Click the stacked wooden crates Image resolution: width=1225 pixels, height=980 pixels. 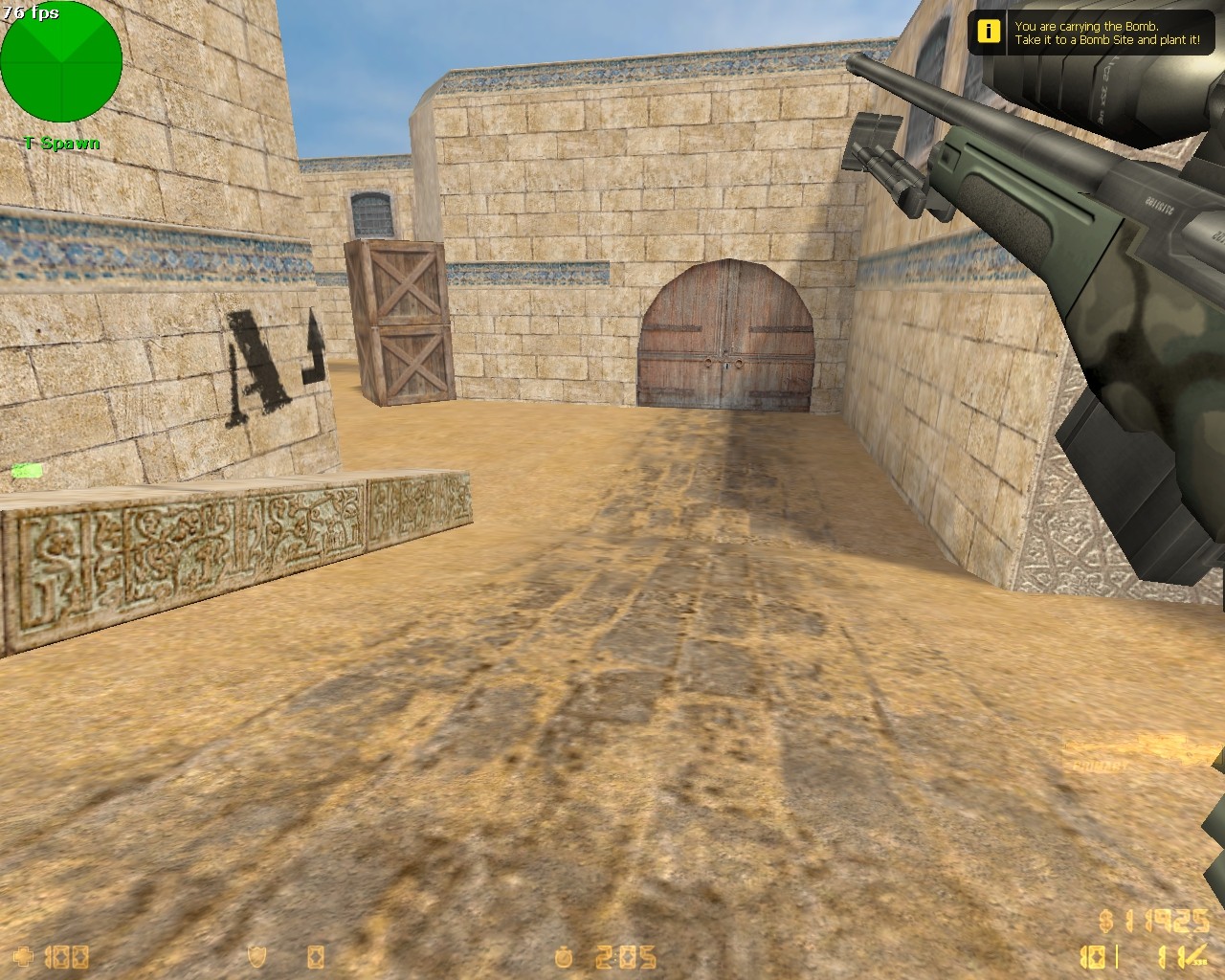click(x=395, y=321)
